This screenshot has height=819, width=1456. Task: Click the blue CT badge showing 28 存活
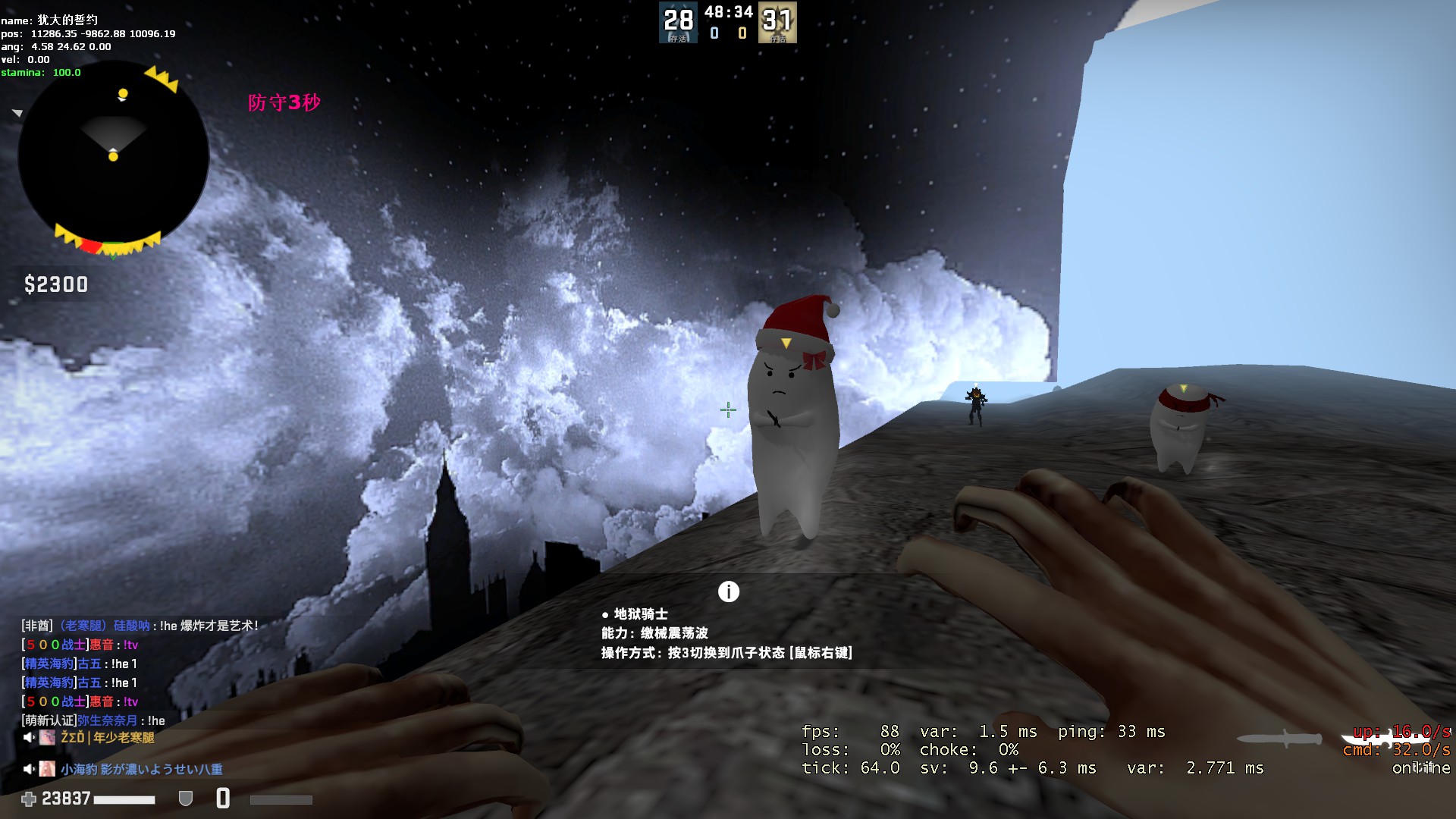pos(678,23)
